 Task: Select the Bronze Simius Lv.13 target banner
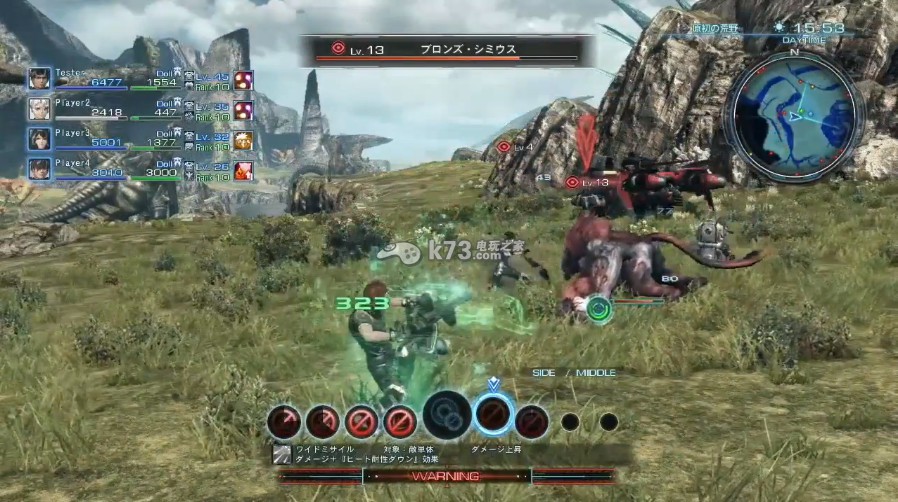[447, 49]
